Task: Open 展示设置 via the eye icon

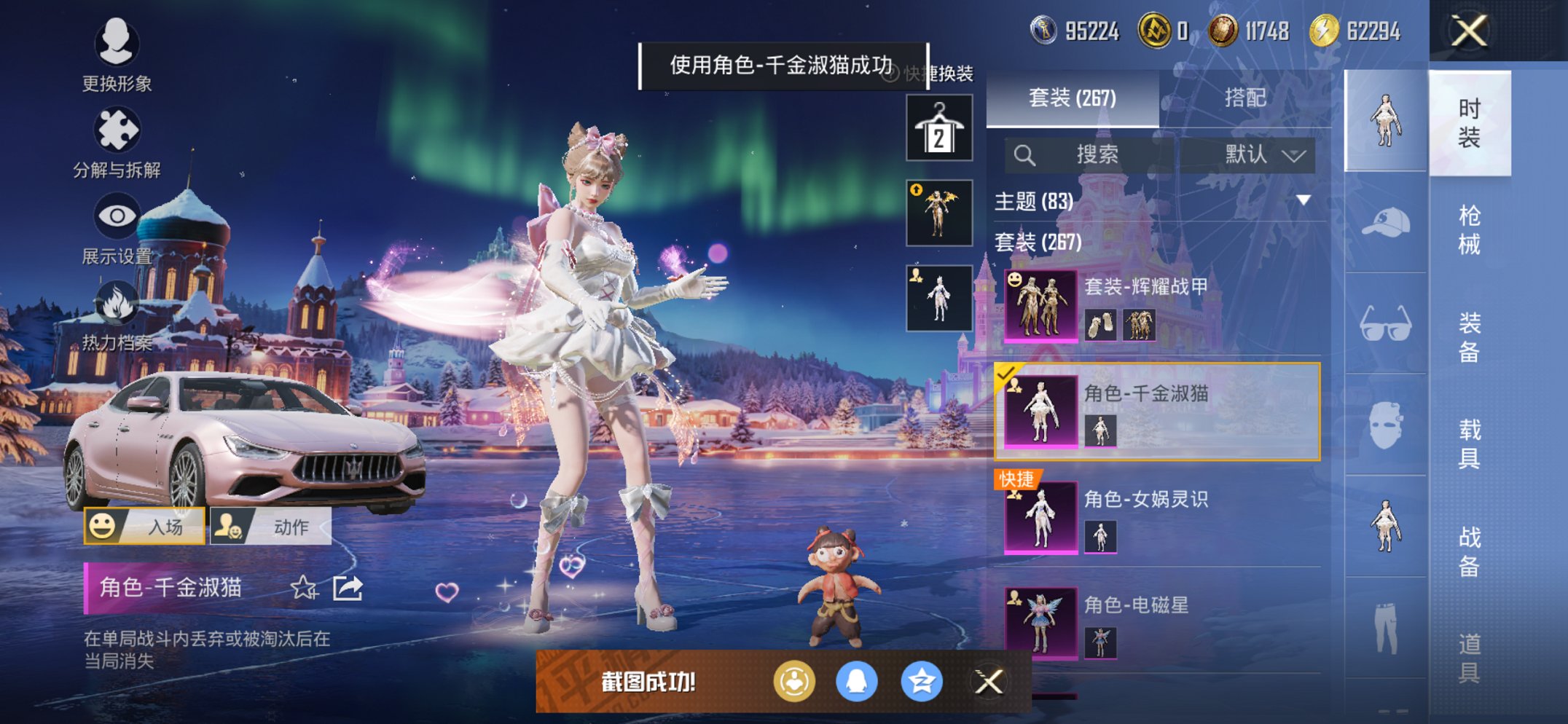Action: tap(117, 216)
